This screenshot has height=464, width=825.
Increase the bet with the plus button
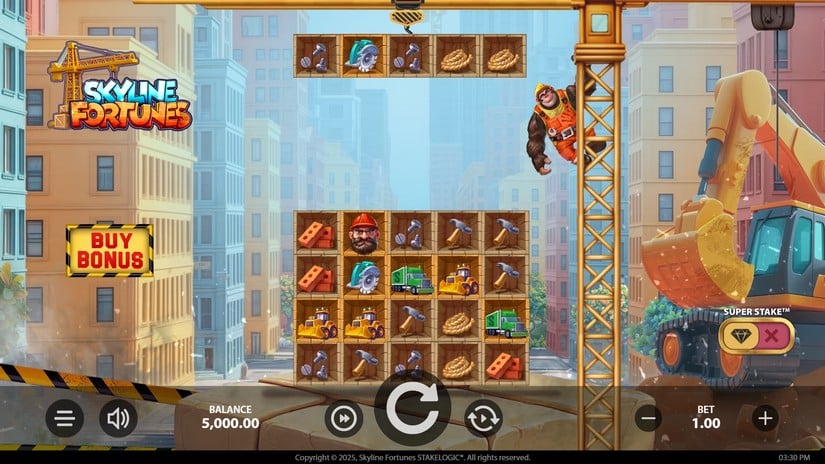click(765, 418)
